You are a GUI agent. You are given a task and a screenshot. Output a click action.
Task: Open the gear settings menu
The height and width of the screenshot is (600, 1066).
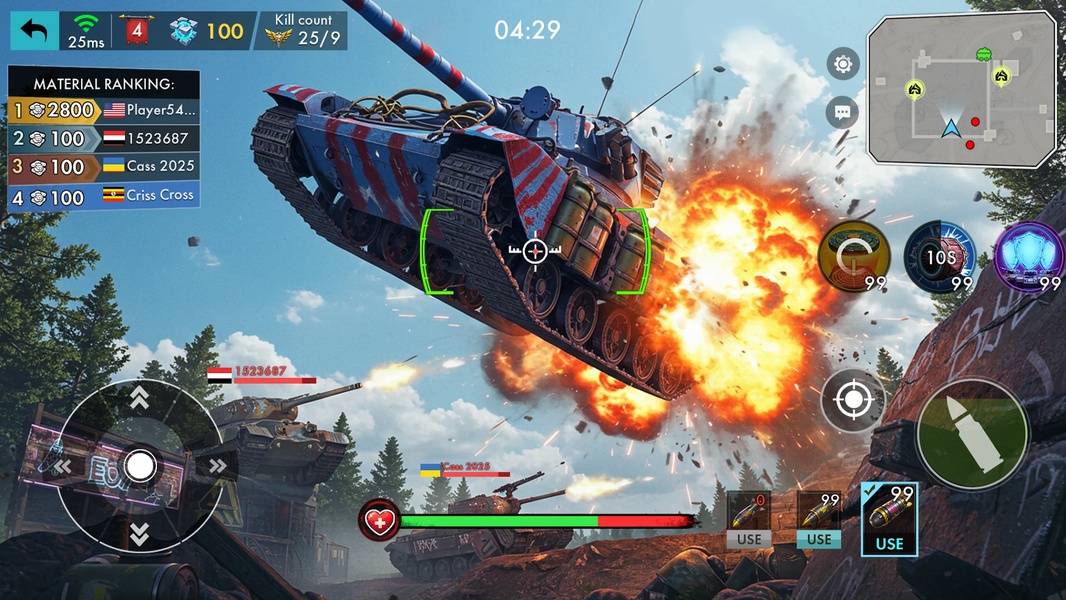[x=843, y=65]
